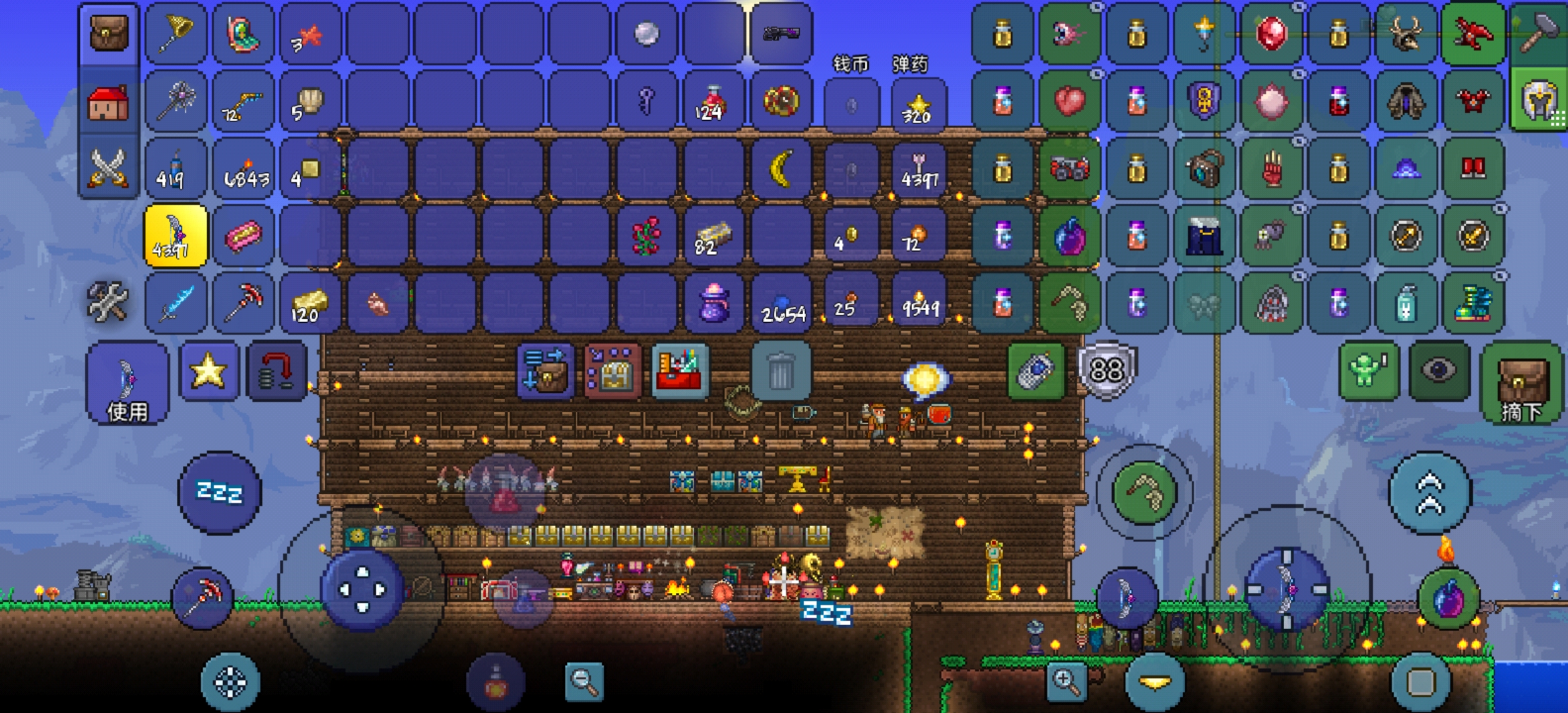Image resolution: width=1568 pixels, height=713 pixels.
Task: Open the inventory backpack tab
Action: 109,33
